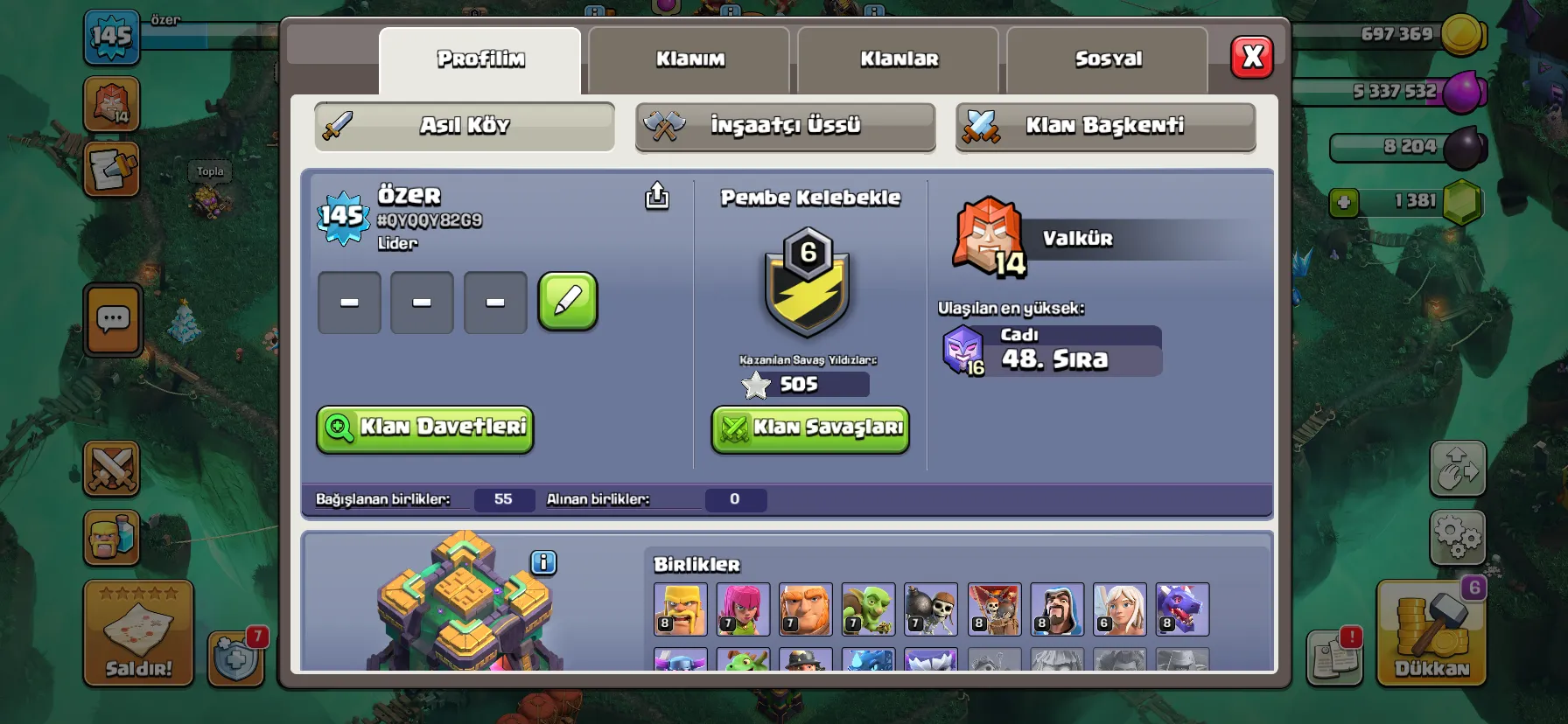This screenshot has height=724, width=1568.
Task: Open the town hall info button
Action: point(543,562)
